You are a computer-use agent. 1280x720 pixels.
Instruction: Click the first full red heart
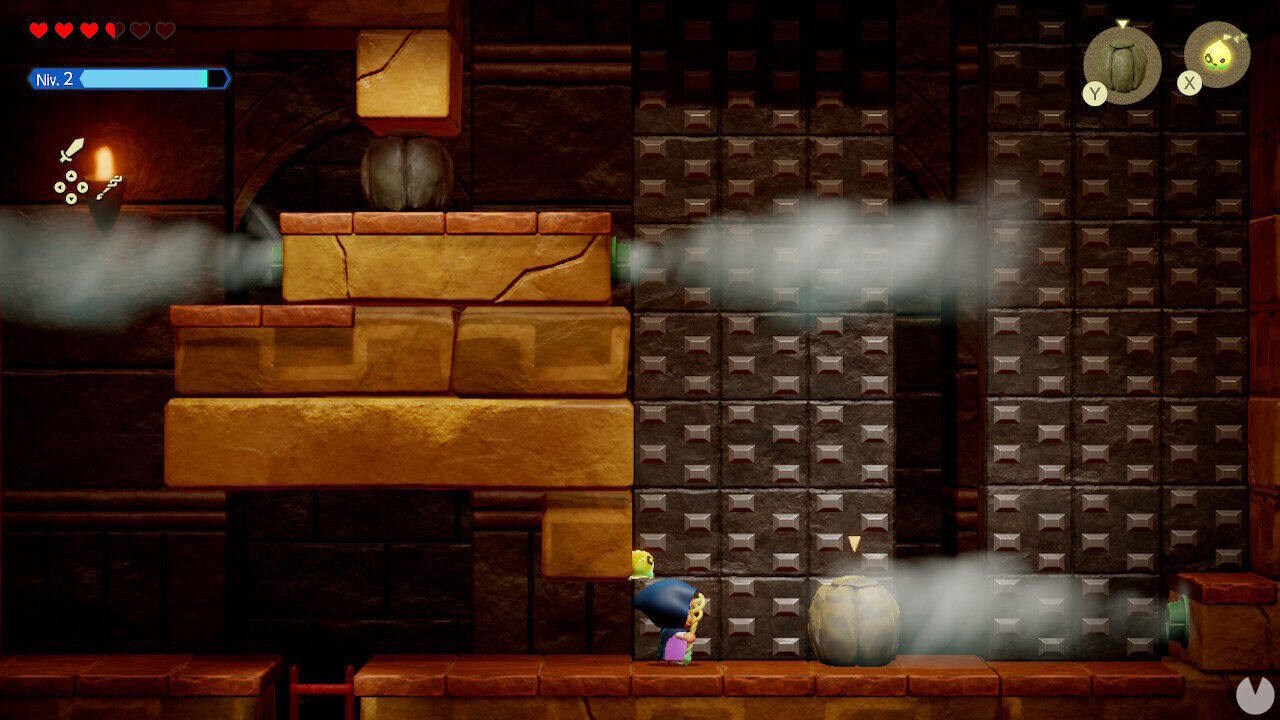(38, 30)
